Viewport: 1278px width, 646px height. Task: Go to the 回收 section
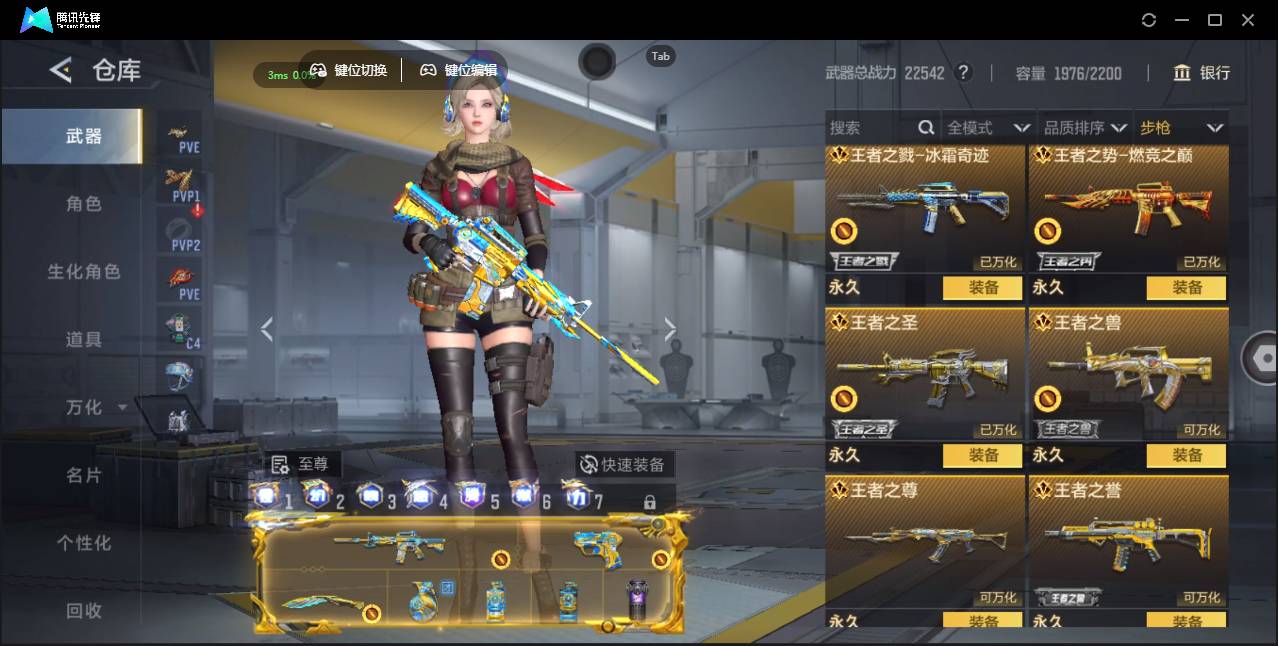point(83,610)
